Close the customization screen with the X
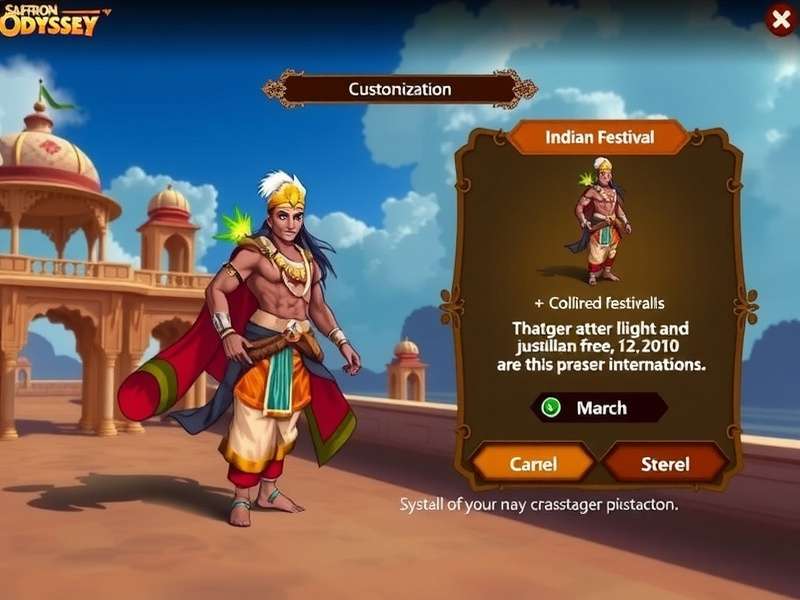Viewport: 800px width, 600px height. (x=780, y=19)
